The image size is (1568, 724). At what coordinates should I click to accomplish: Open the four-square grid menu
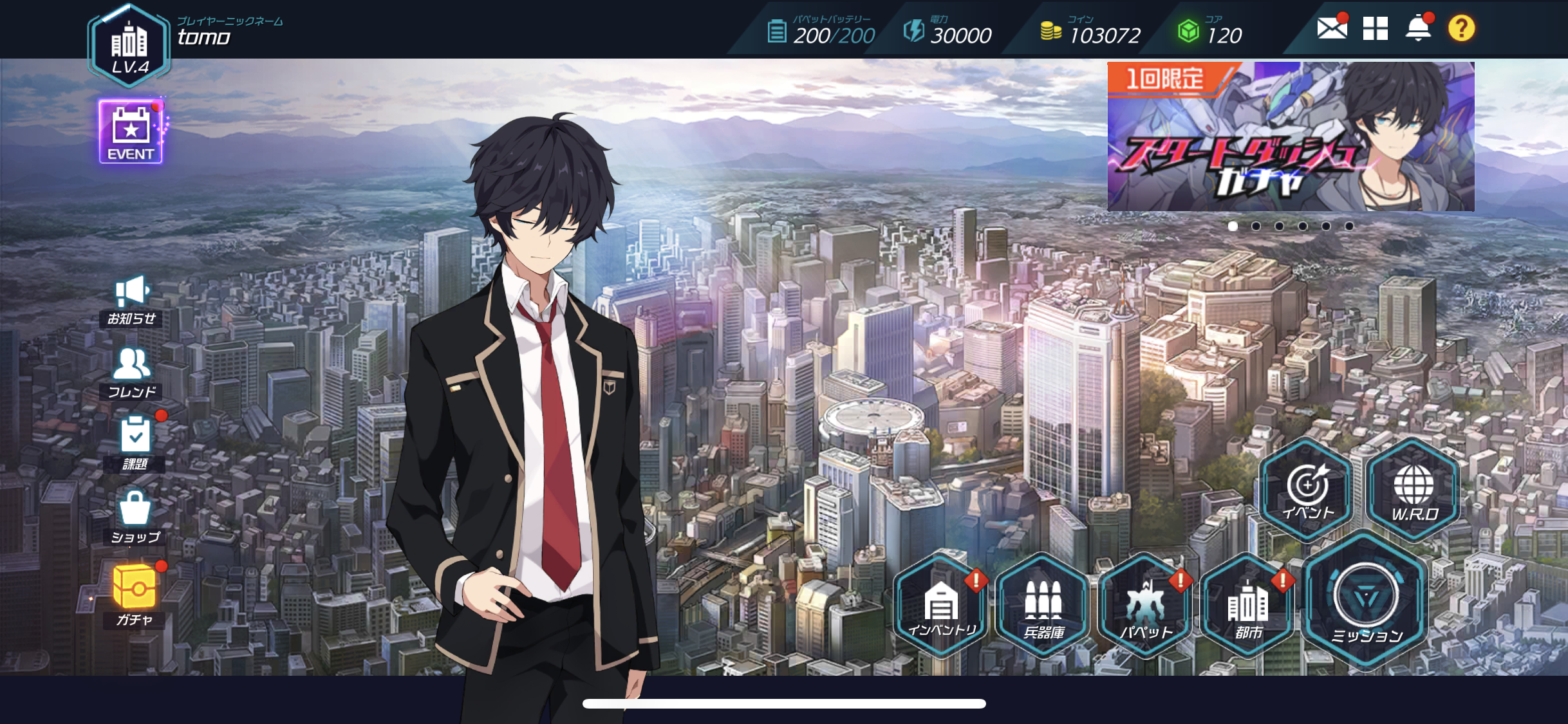tap(1375, 28)
